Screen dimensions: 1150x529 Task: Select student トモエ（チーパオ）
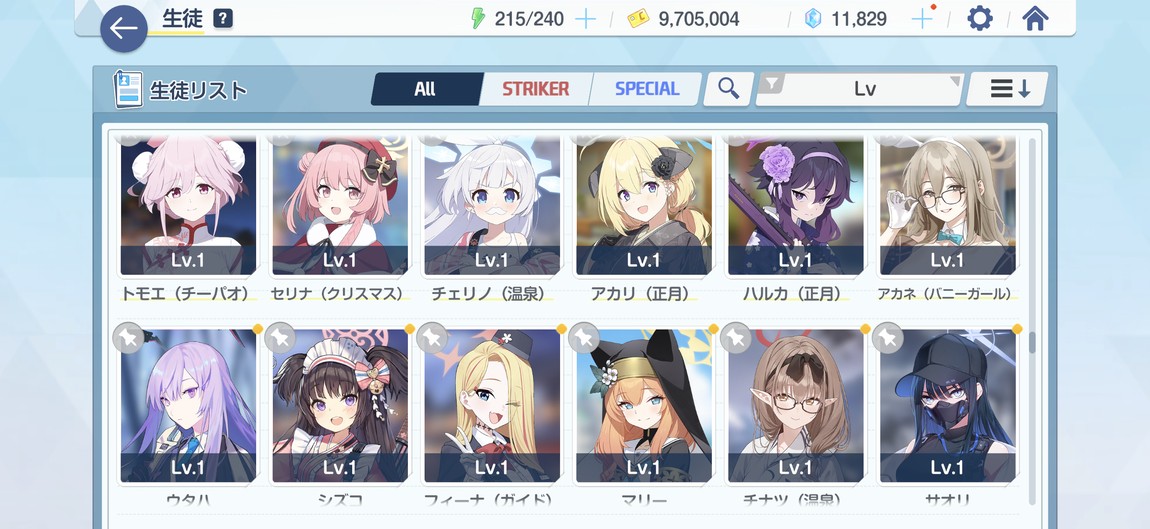click(x=188, y=205)
